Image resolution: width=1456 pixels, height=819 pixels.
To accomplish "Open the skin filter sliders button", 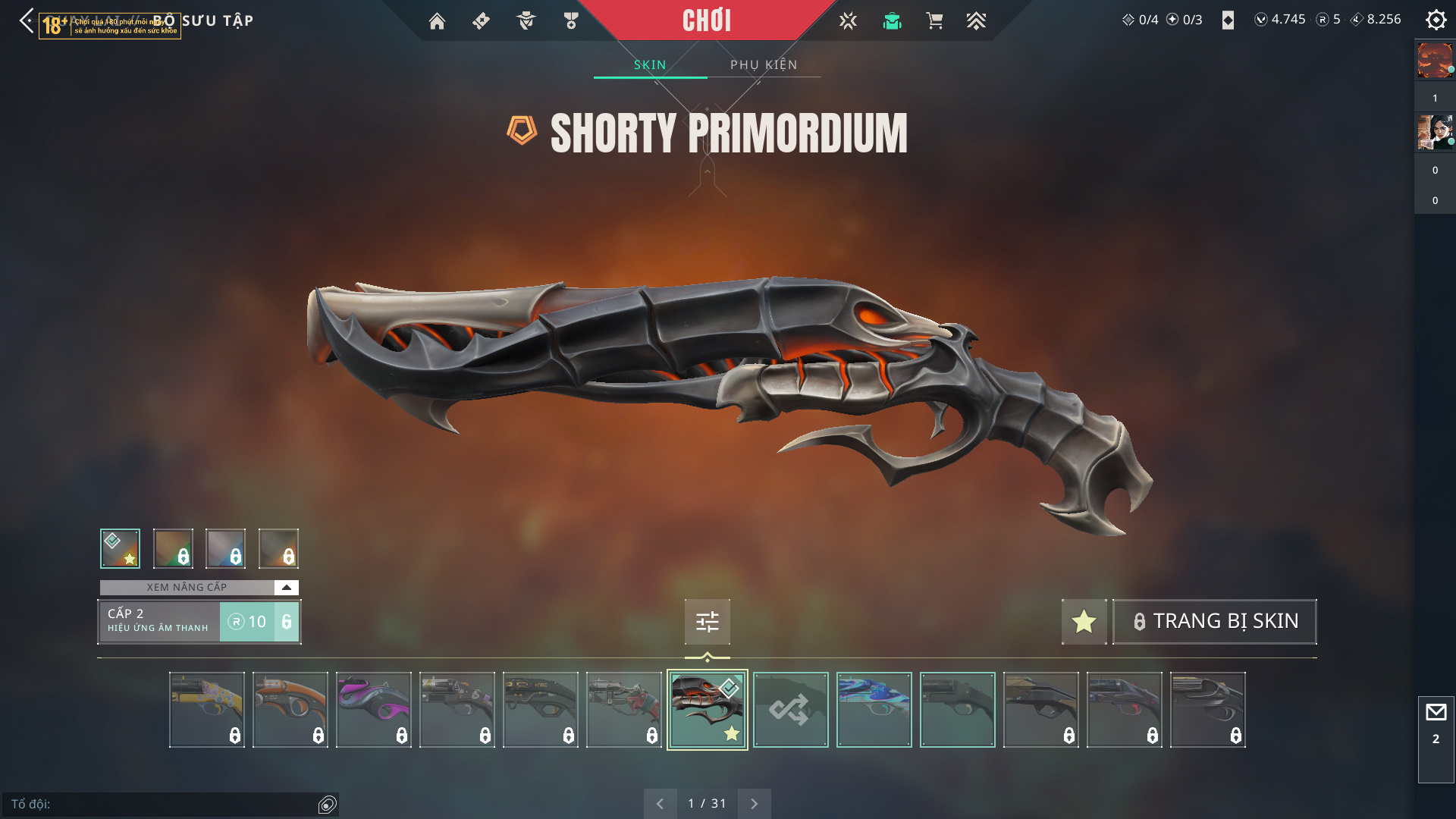I will pos(707,622).
